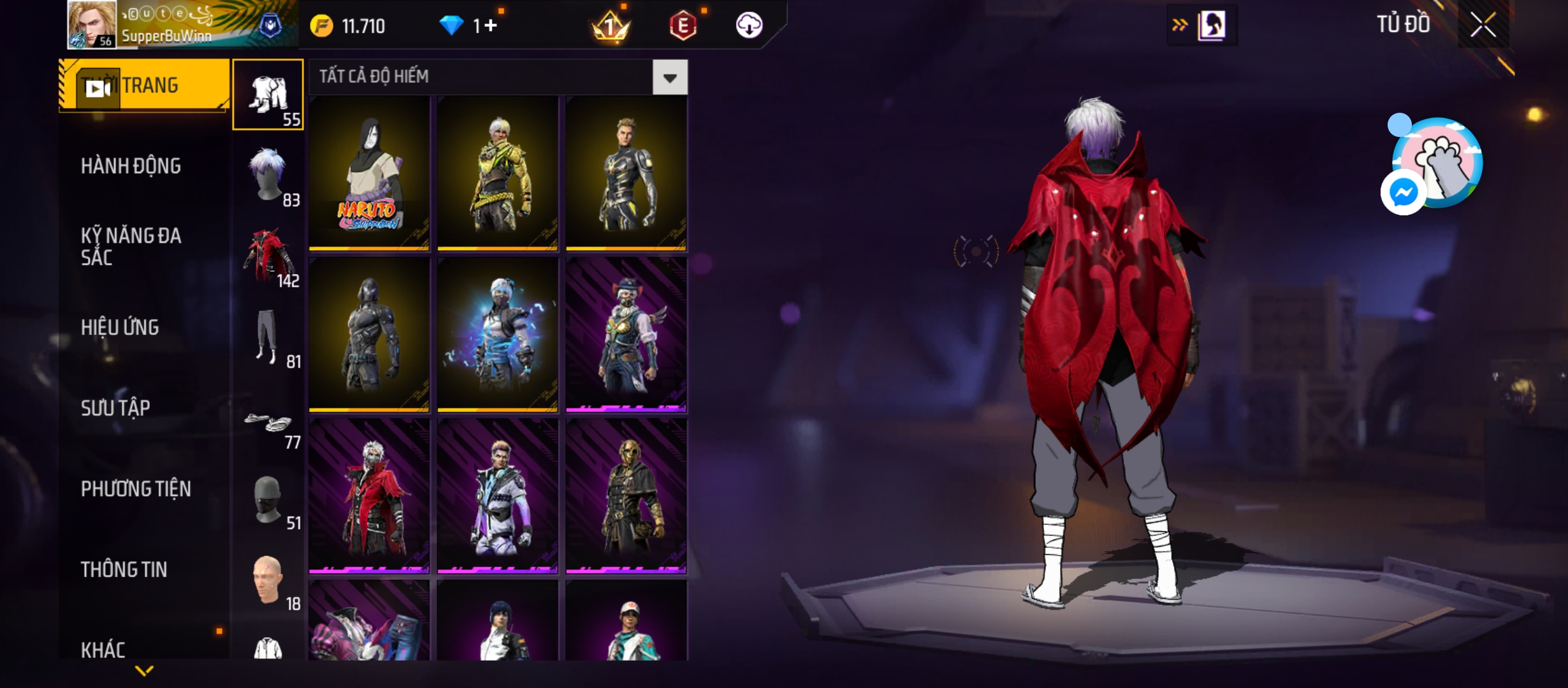Click the player avatar SupperBuWinn profile
Viewport: 1568px width, 688px height.
[x=92, y=25]
